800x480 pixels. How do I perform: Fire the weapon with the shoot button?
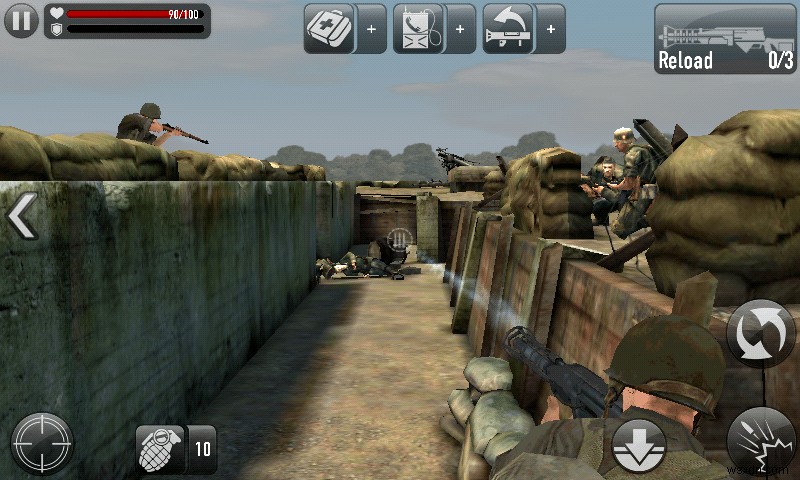pyautogui.click(x=762, y=440)
